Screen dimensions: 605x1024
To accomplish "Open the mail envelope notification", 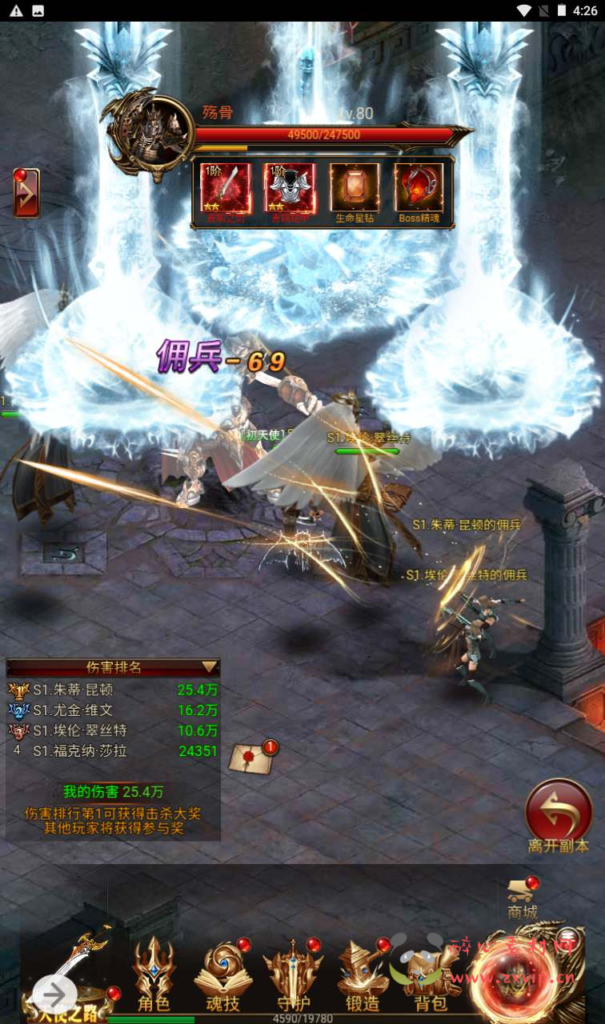I will click(251, 758).
